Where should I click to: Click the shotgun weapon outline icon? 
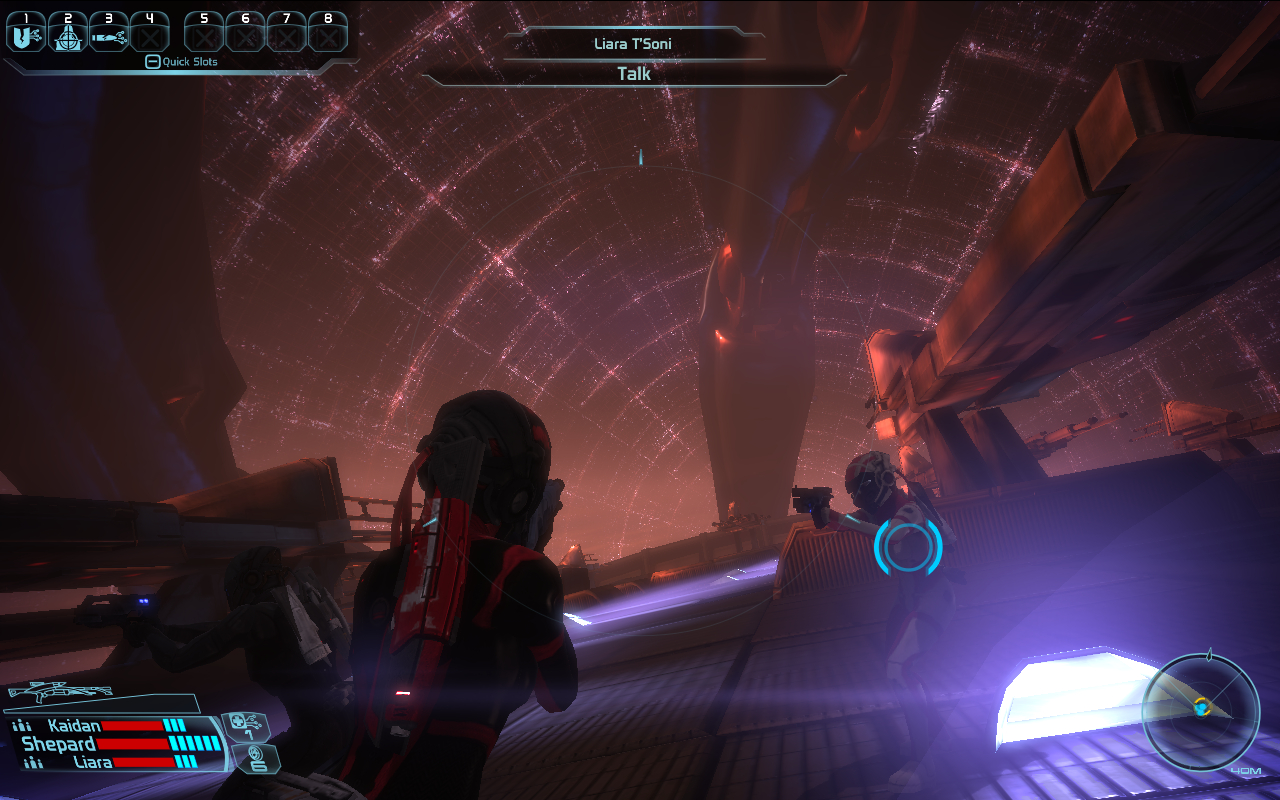click(x=58, y=691)
